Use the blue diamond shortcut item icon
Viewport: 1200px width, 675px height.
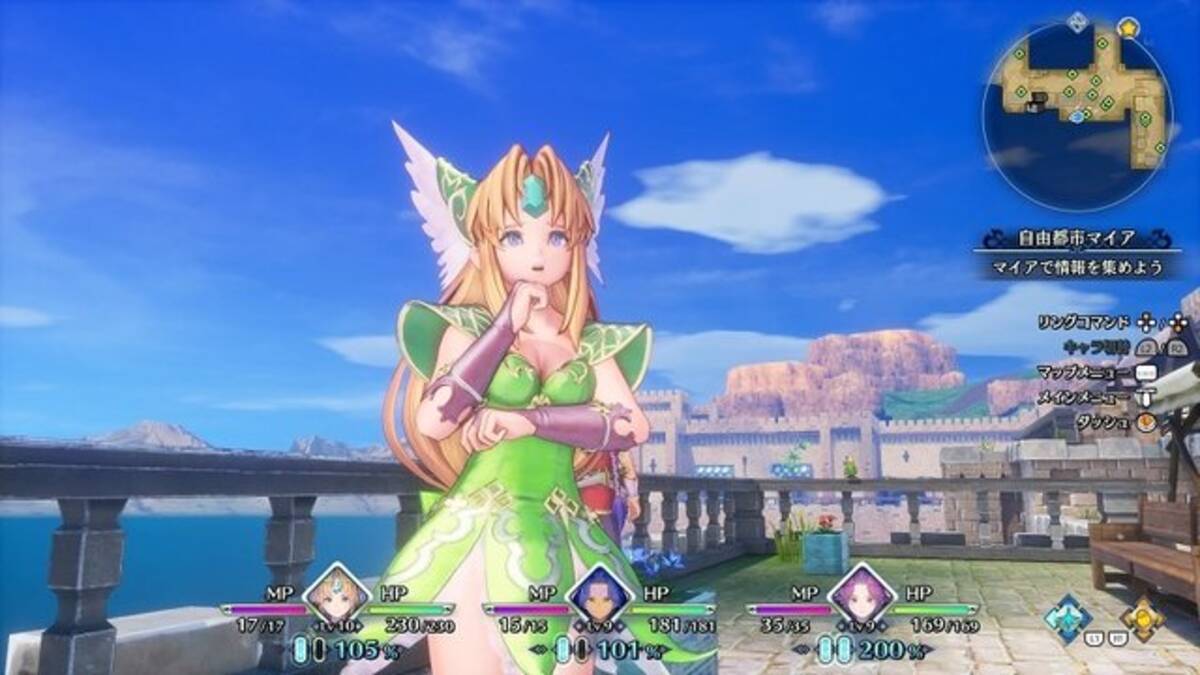coord(1067,617)
